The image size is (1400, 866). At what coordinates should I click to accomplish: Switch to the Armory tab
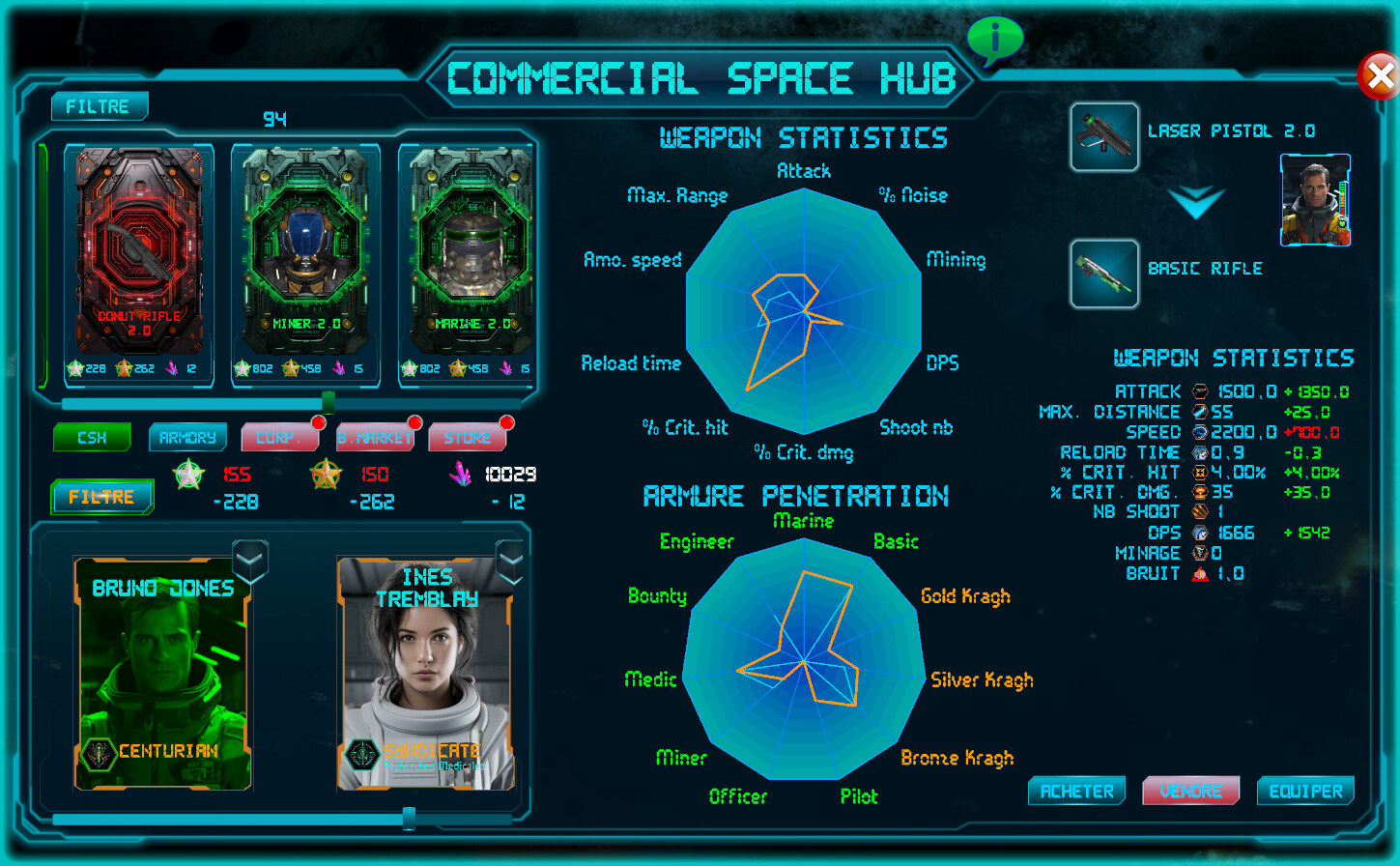click(186, 437)
